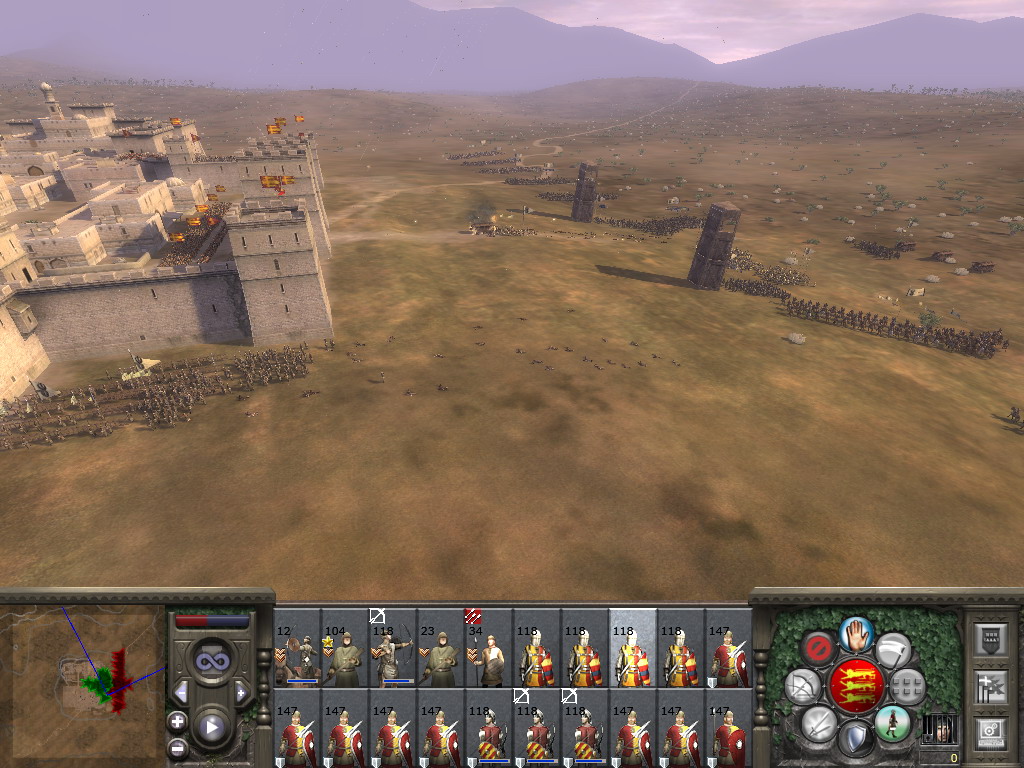Viewport: 1024px width, 768px height.
Task: Toggle guard mode with the shield button
Action: point(856,739)
